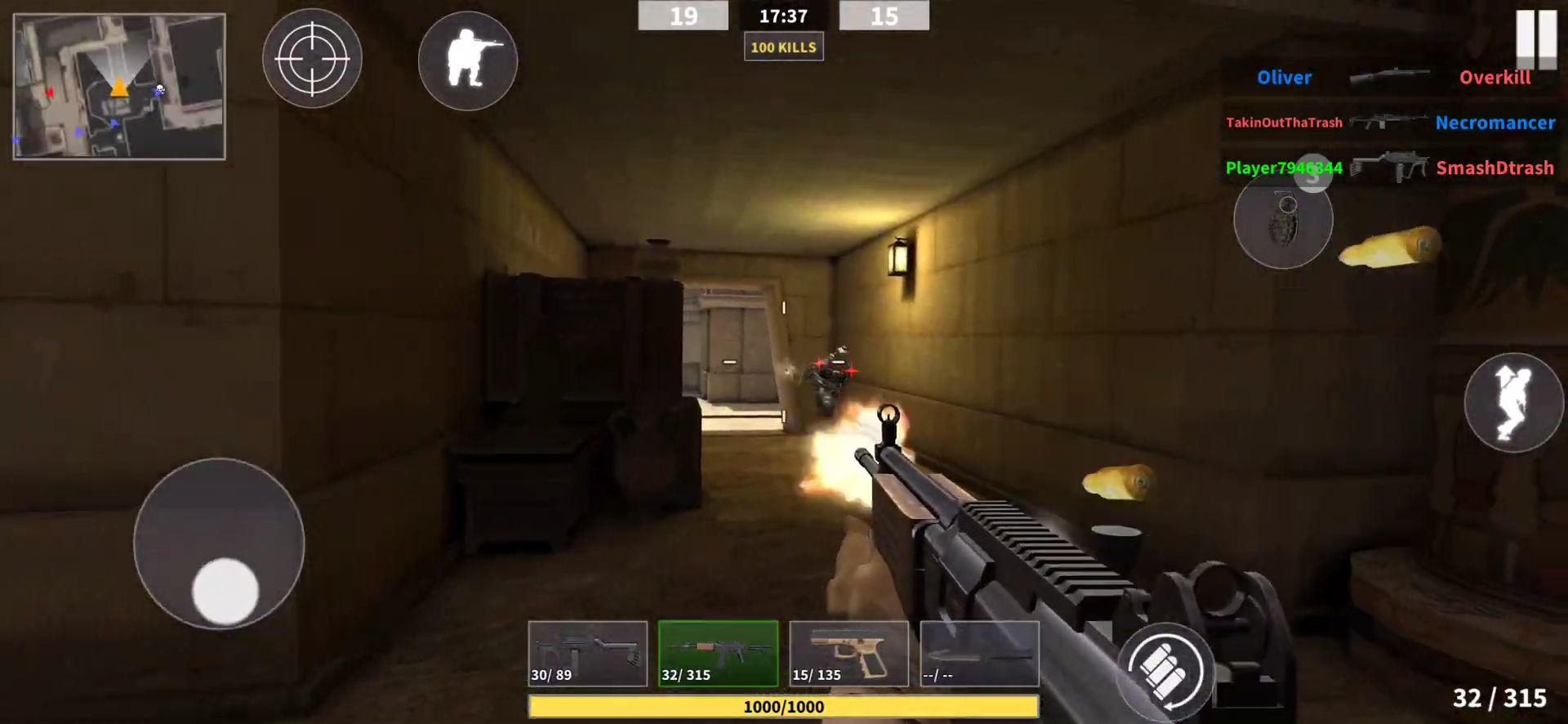This screenshot has width=1568, height=724.
Task: Select the knife weapon slot
Action: click(x=978, y=654)
